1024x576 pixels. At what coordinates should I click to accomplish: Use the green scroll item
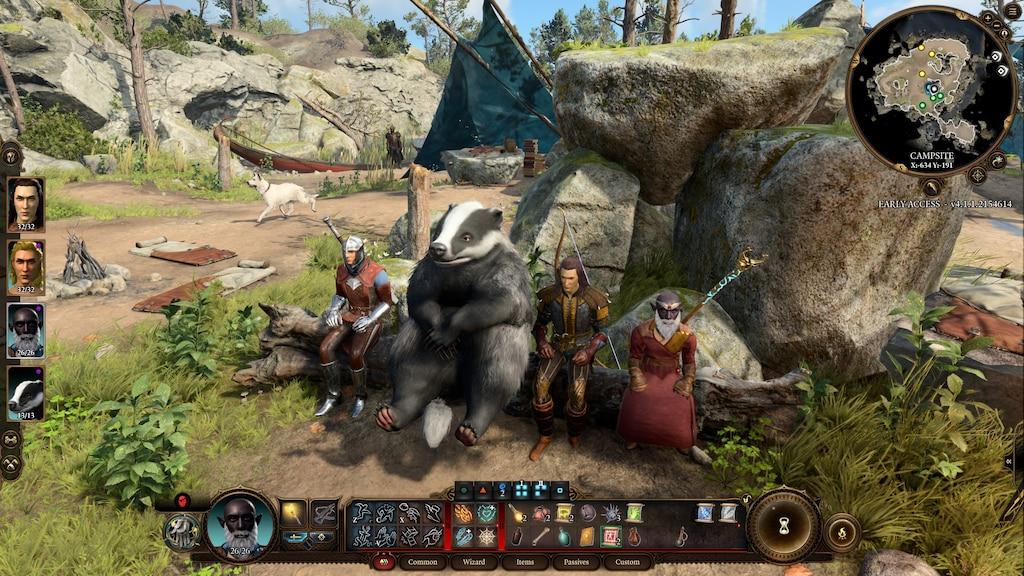(x=634, y=513)
